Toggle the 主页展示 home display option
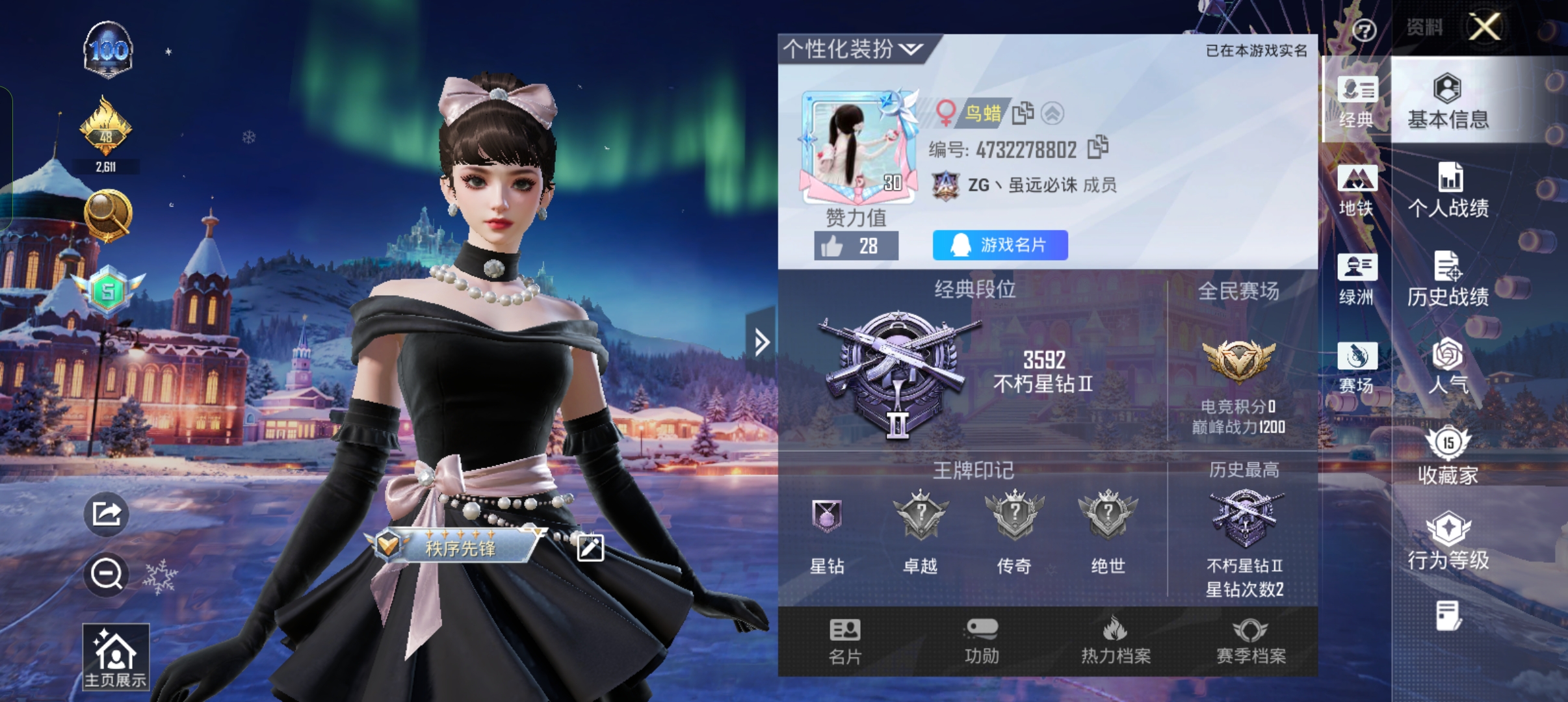 click(x=115, y=656)
